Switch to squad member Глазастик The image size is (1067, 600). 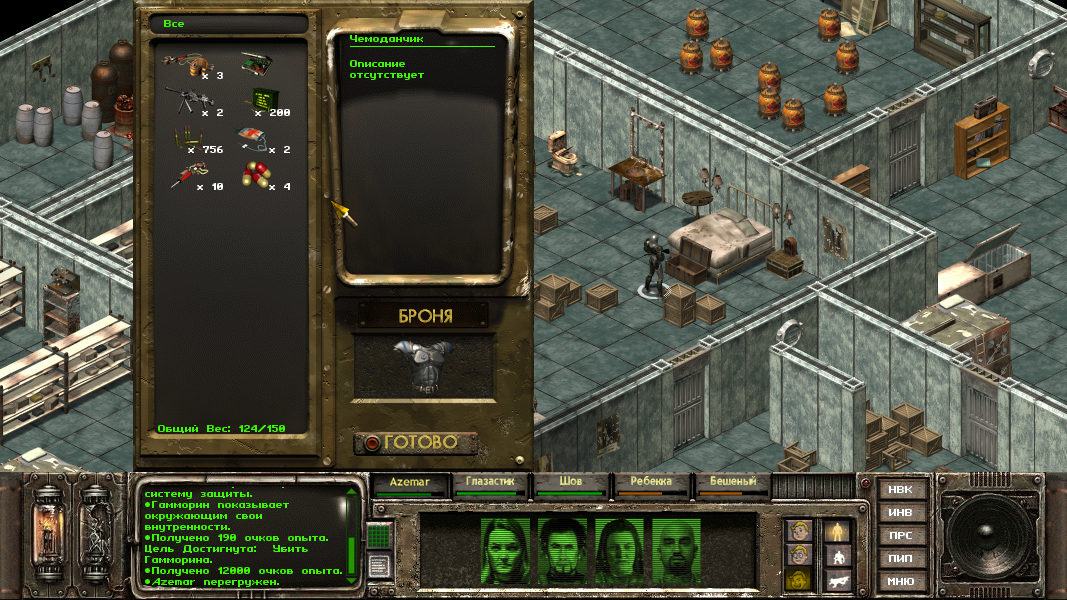[x=489, y=482]
